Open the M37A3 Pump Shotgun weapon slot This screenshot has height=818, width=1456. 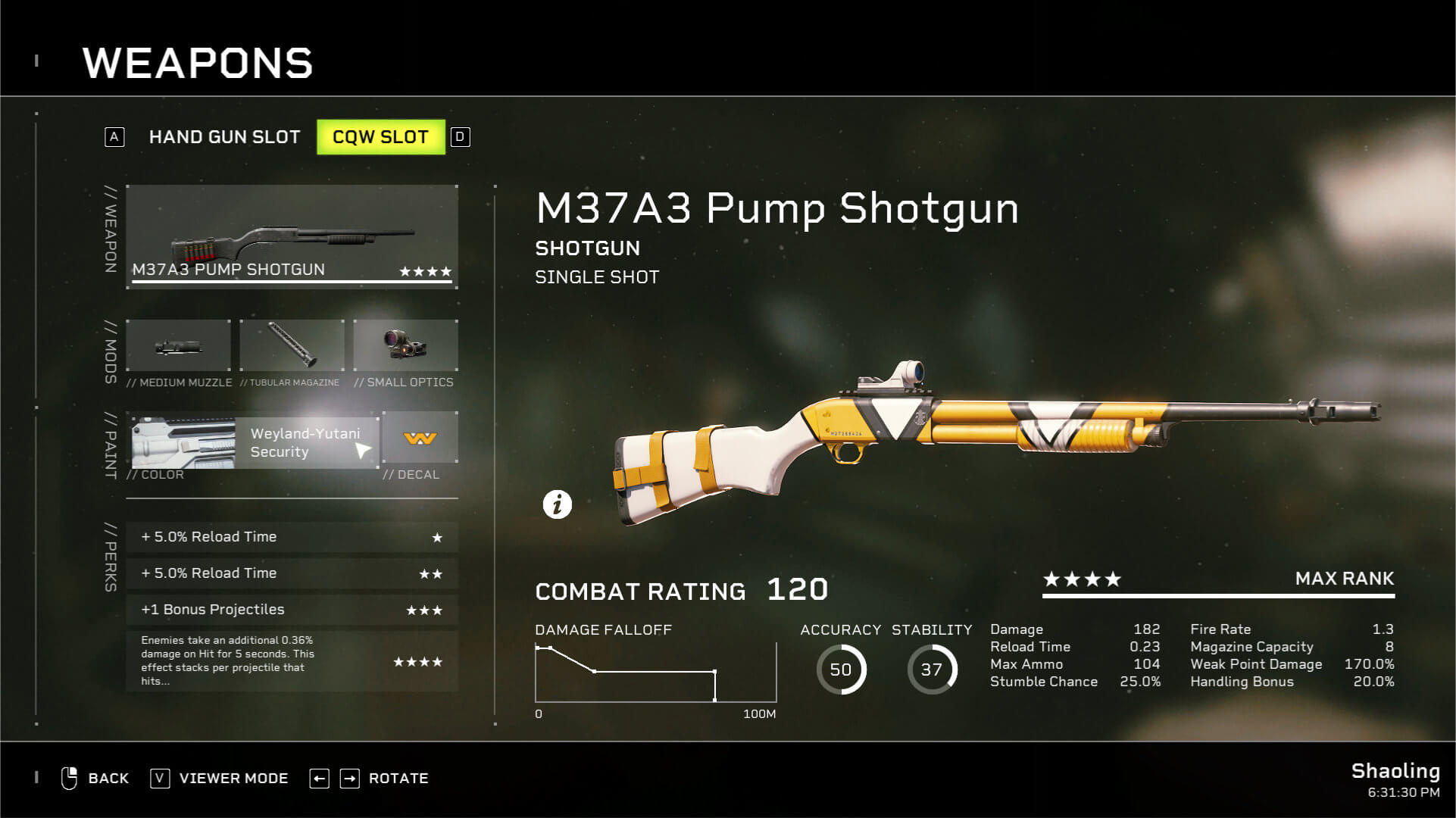(x=292, y=236)
